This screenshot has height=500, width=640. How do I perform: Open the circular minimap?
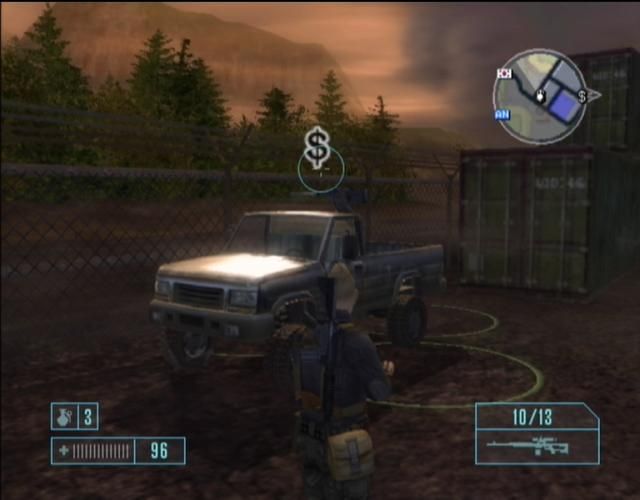[540, 96]
